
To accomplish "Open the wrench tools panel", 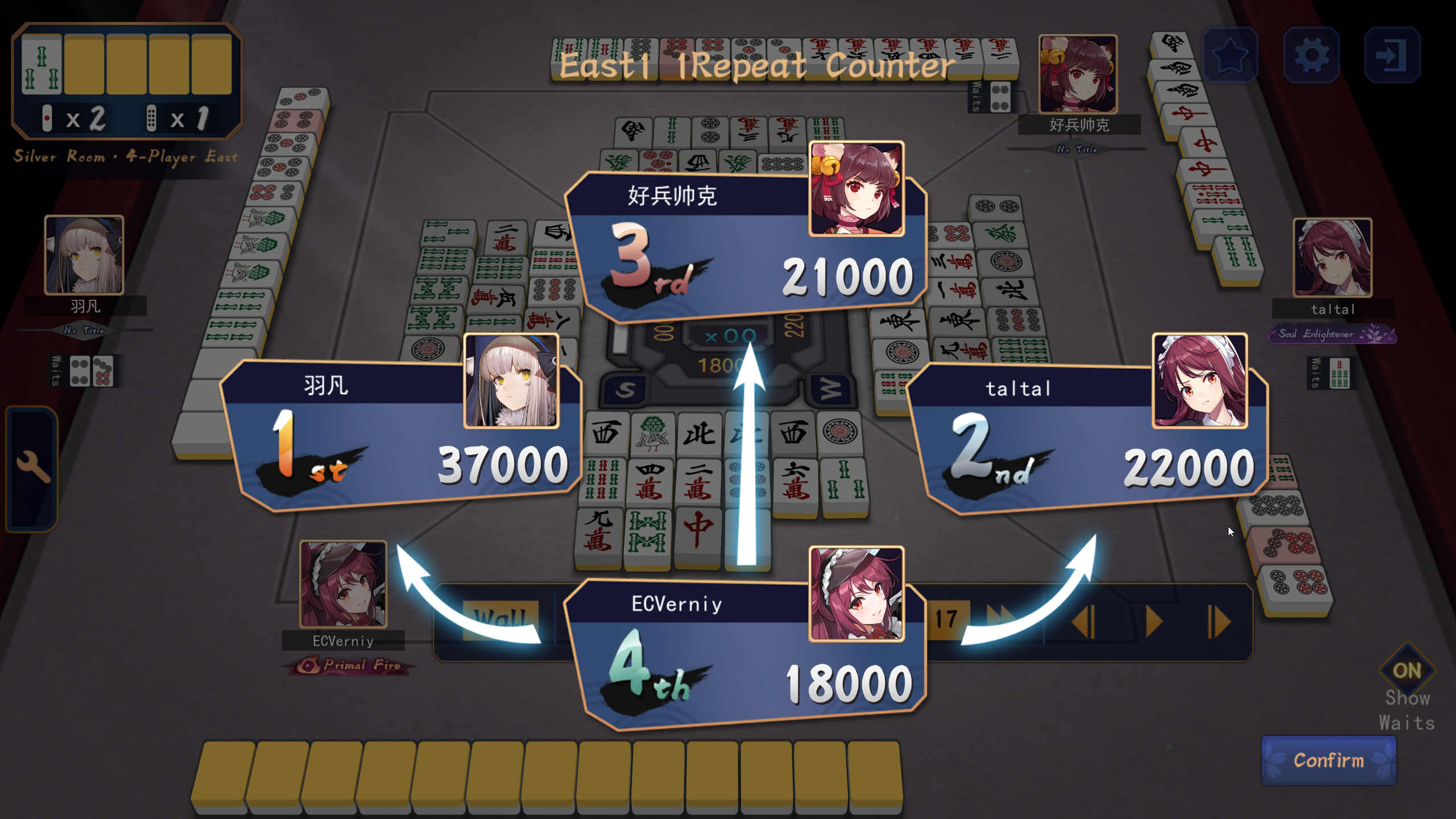I will coord(32,468).
